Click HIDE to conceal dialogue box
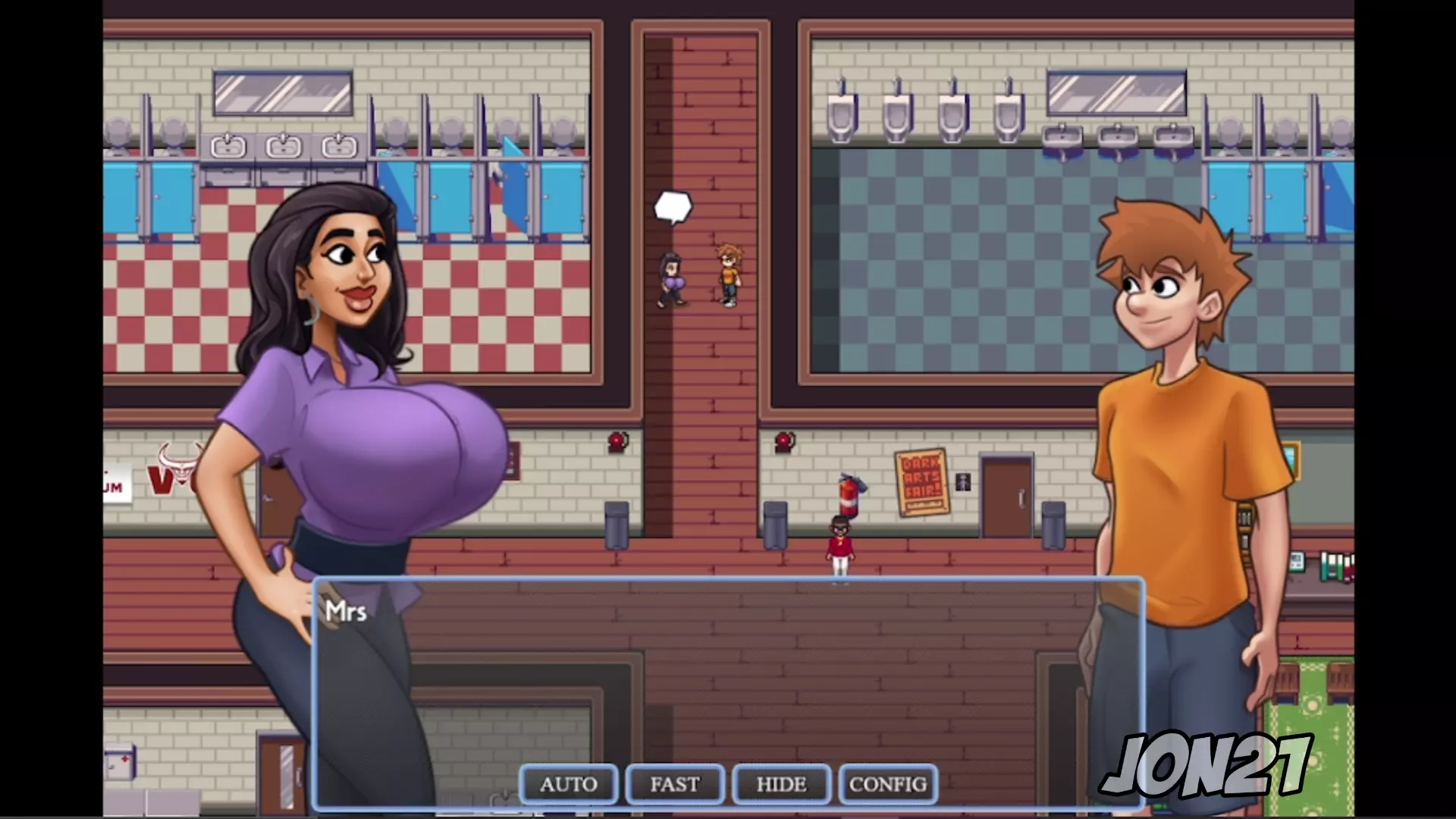Image resolution: width=1456 pixels, height=819 pixels. click(781, 784)
